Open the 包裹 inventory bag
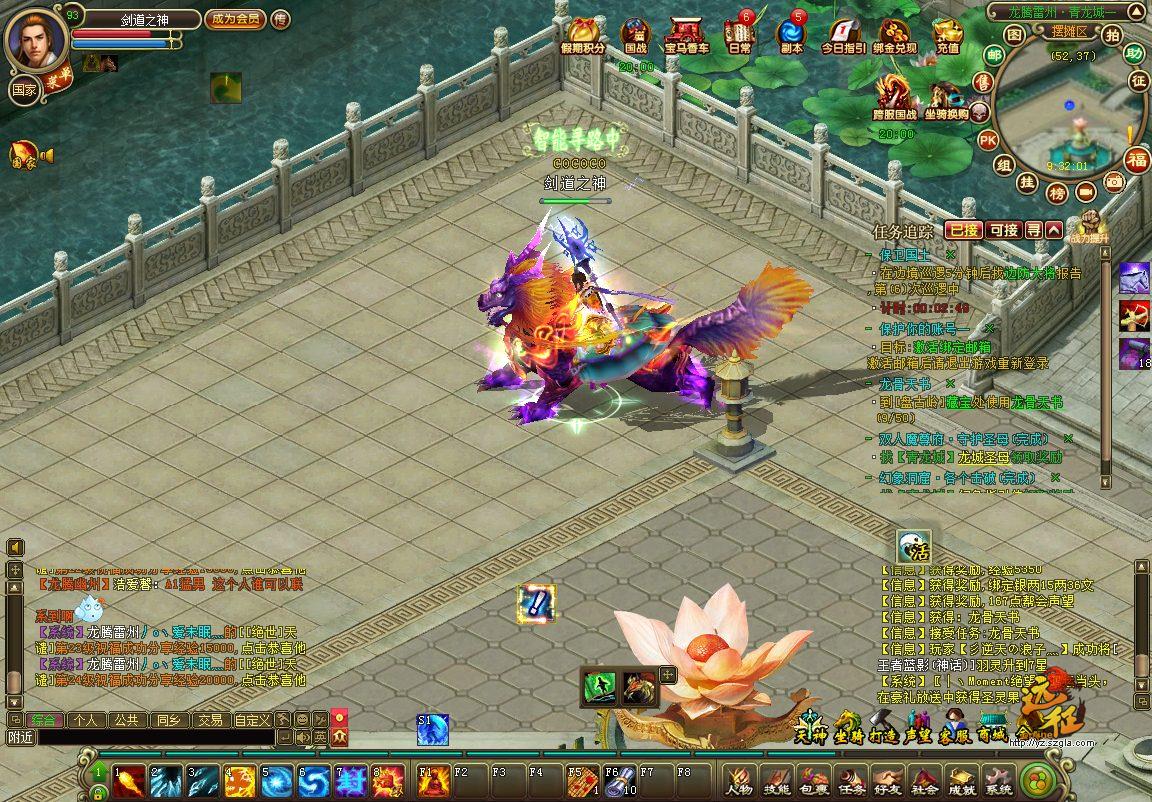The width and height of the screenshot is (1152, 802). click(813, 780)
